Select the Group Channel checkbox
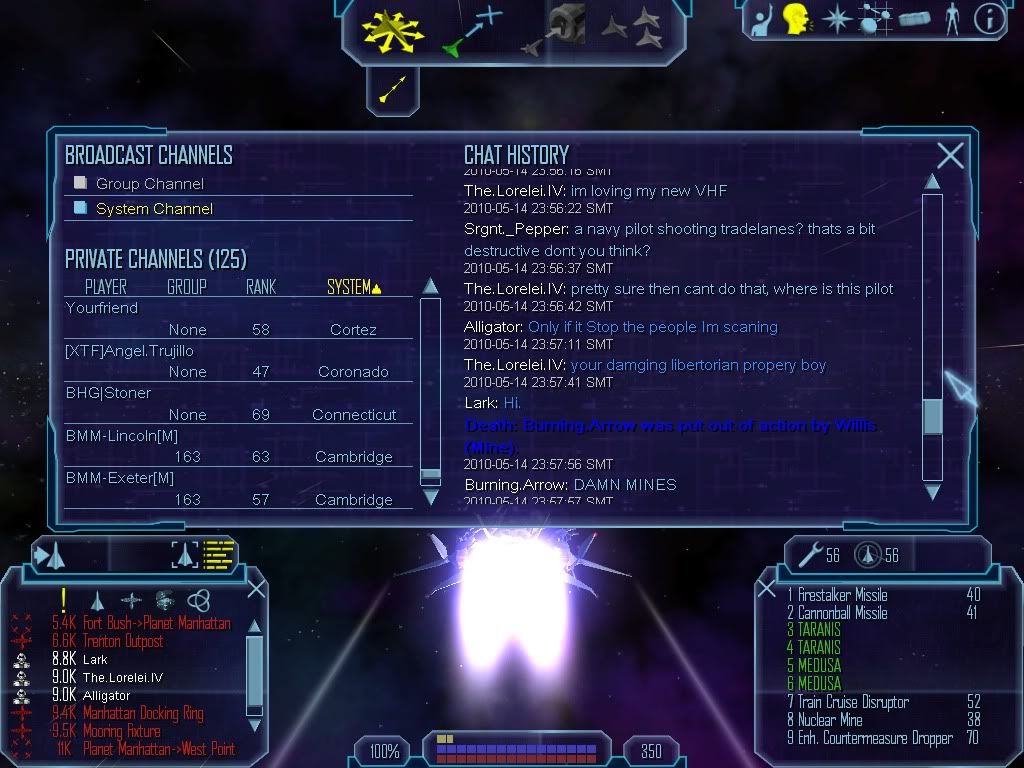1024x768 pixels. (81, 183)
